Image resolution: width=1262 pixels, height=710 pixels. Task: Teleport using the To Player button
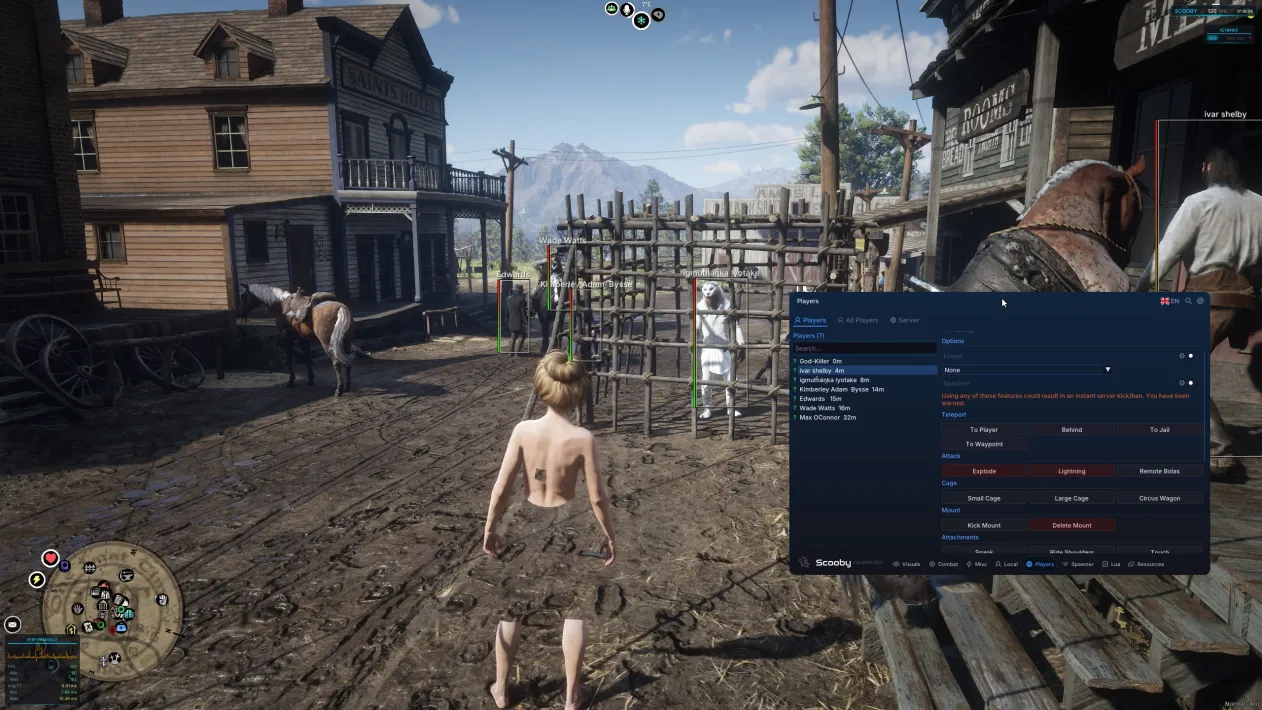click(x=984, y=430)
